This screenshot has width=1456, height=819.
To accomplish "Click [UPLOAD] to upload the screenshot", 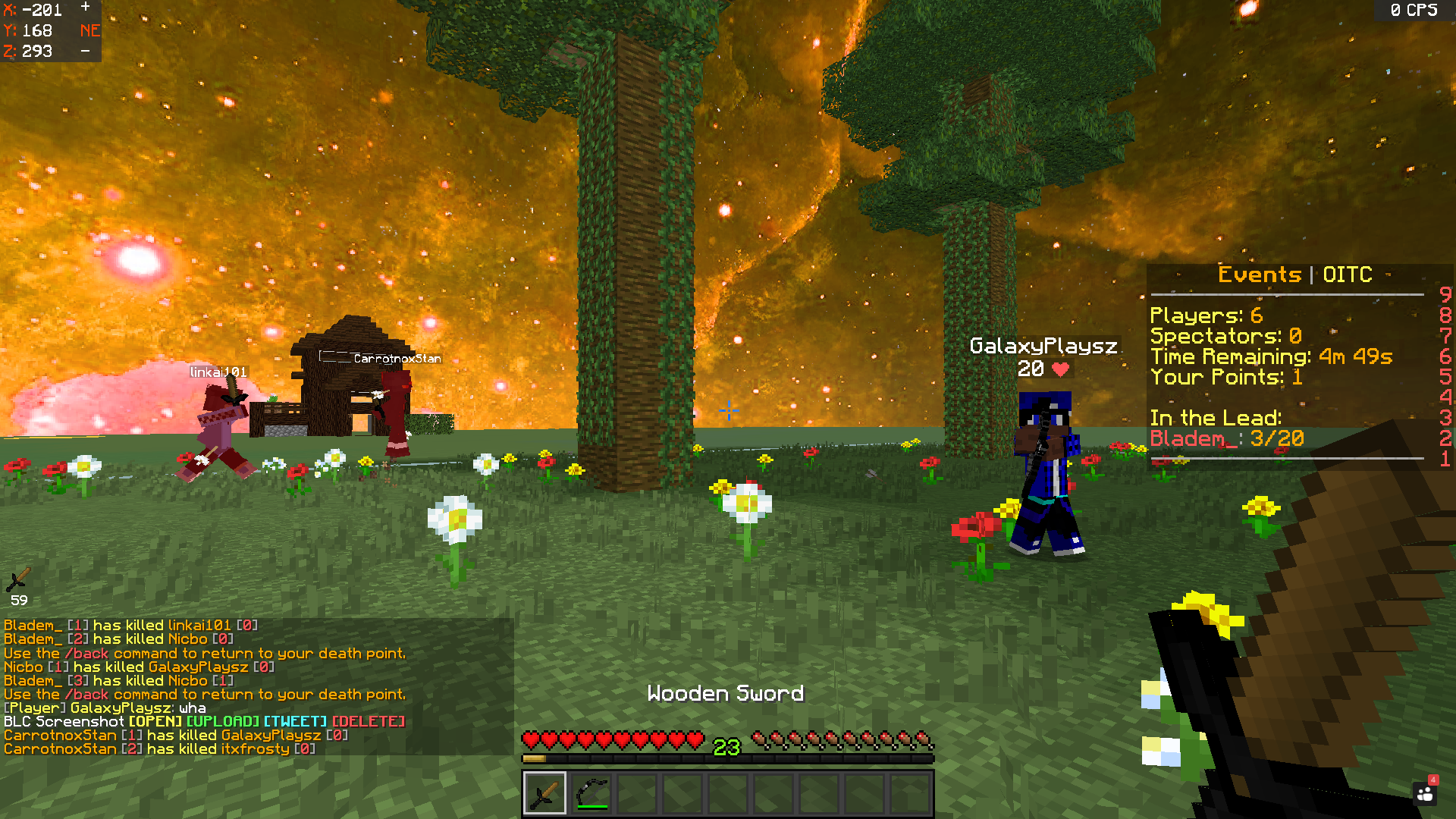I will pyautogui.click(x=222, y=722).
